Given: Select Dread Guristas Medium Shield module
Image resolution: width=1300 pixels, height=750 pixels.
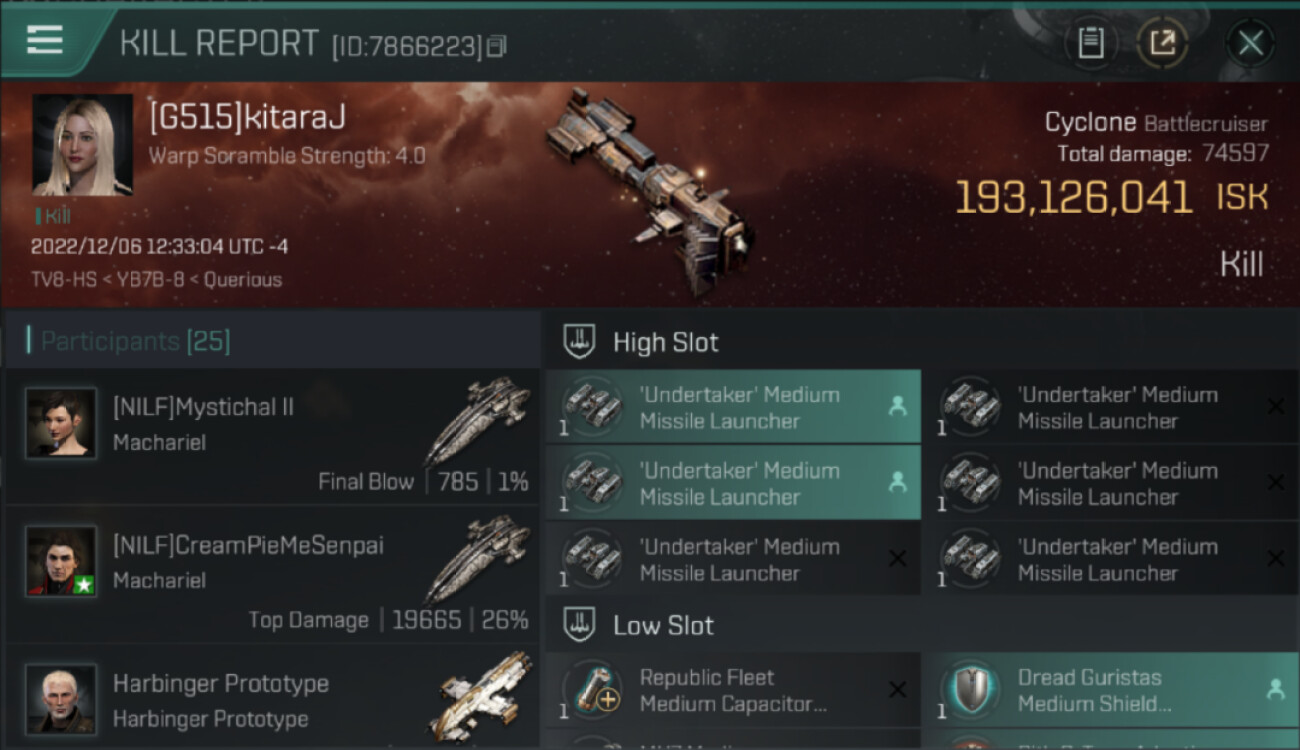Looking at the screenshot, I should 1110,690.
